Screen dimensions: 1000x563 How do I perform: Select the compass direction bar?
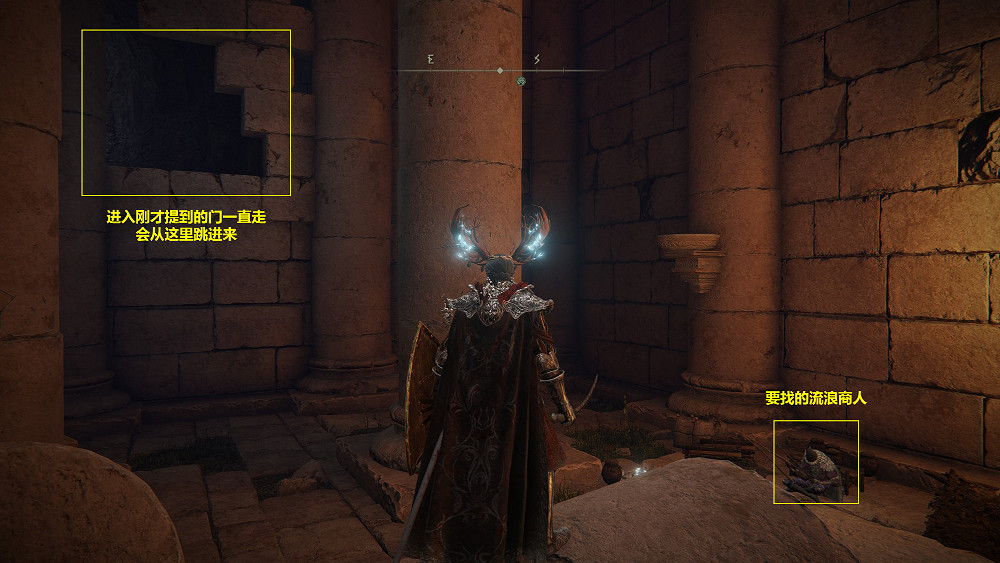(x=499, y=69)
